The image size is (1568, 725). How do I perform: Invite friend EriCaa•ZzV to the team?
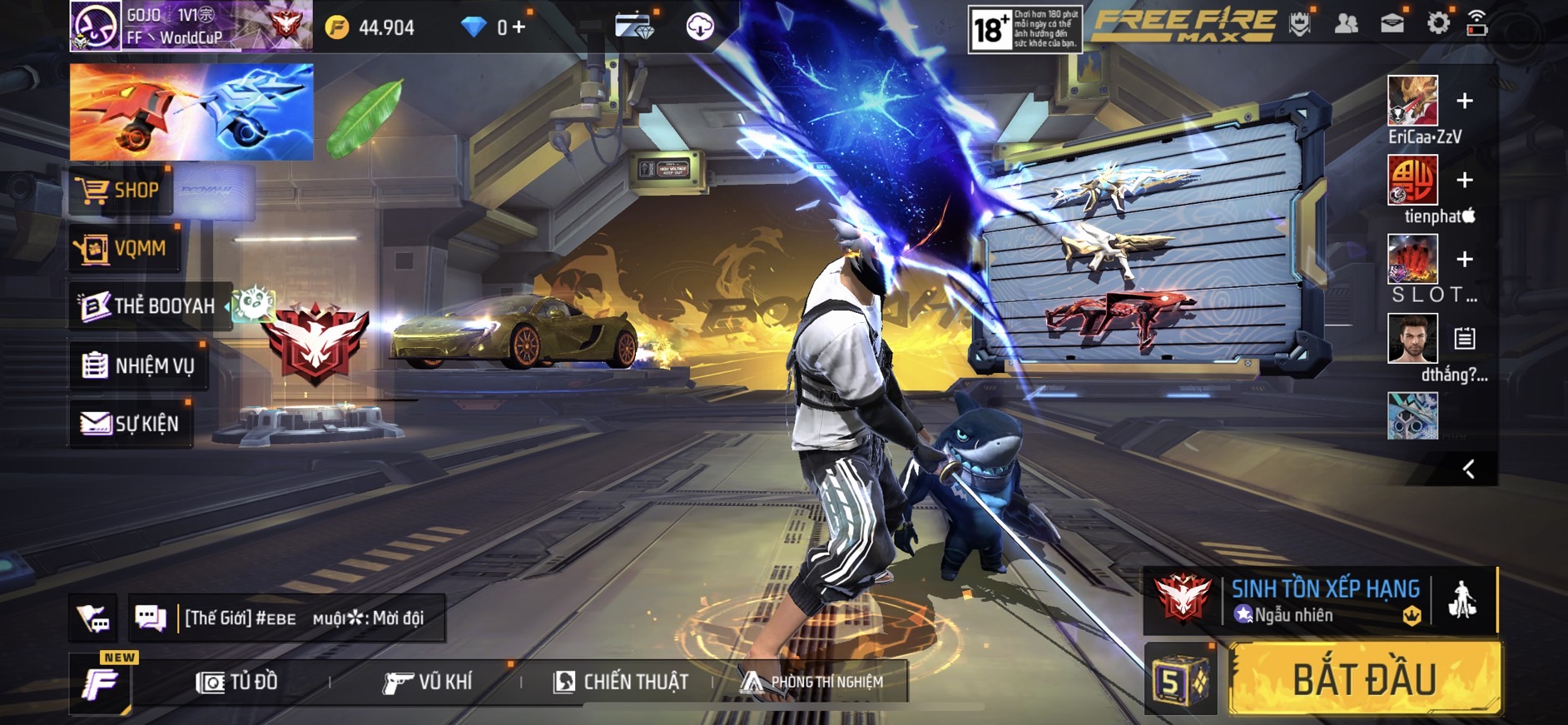1464,102
